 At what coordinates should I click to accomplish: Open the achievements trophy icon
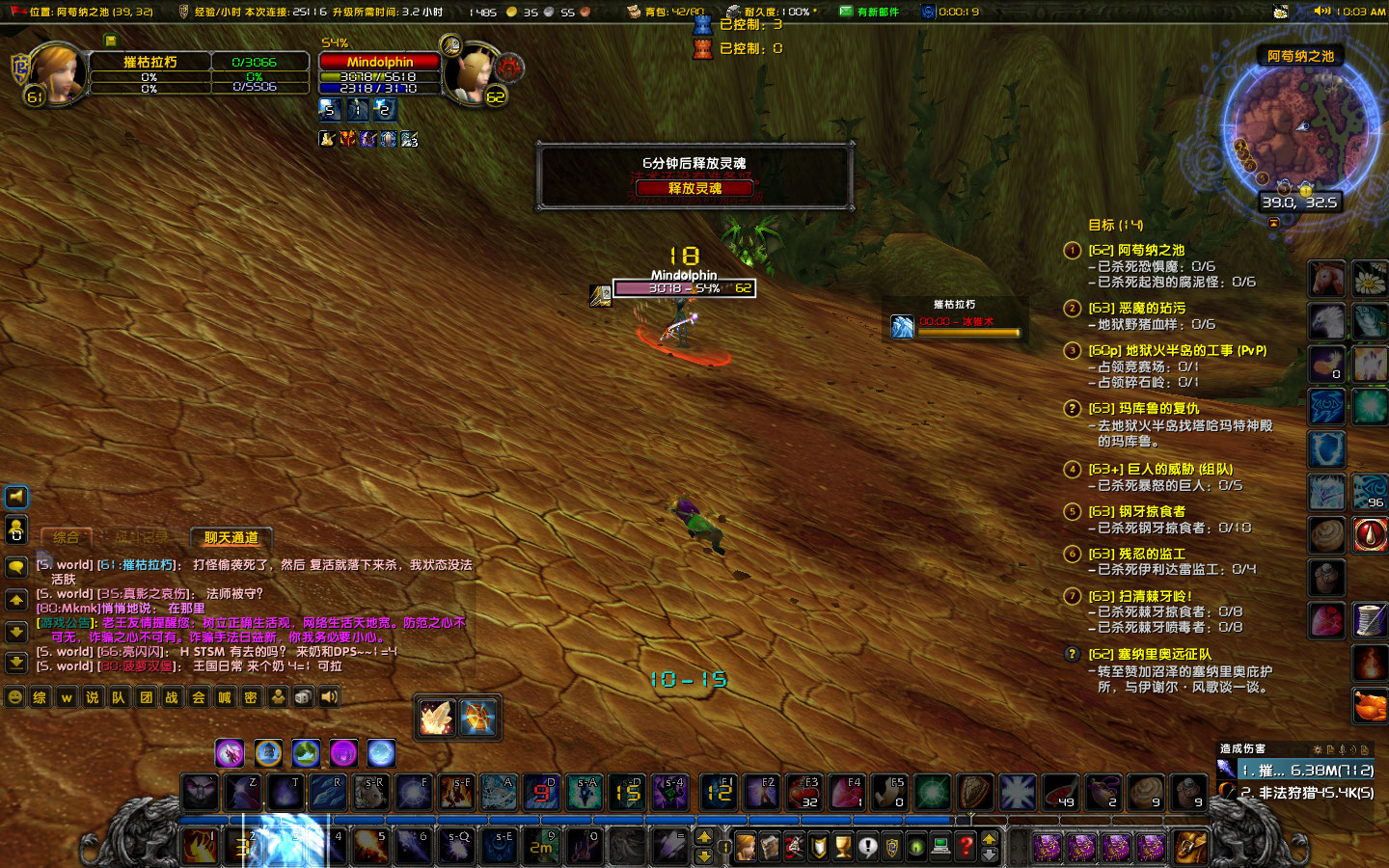842,846
